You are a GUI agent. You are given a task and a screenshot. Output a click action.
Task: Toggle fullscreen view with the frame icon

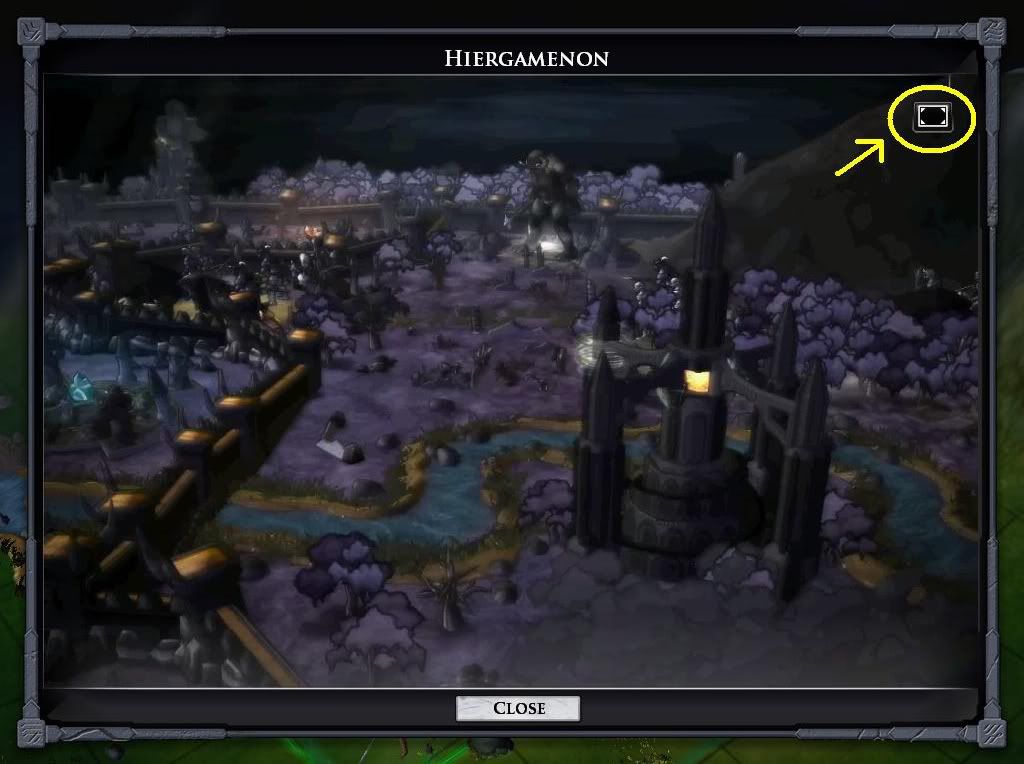click(x=932, y=118)
